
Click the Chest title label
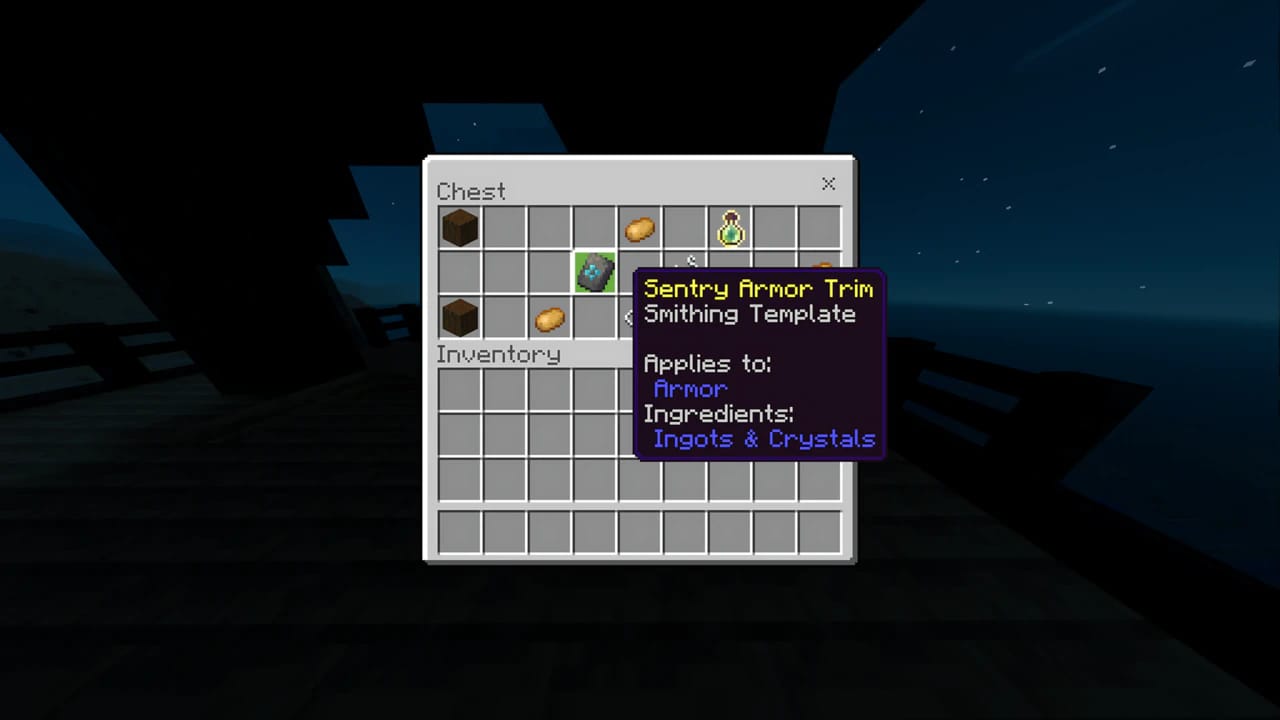(471, 191)
